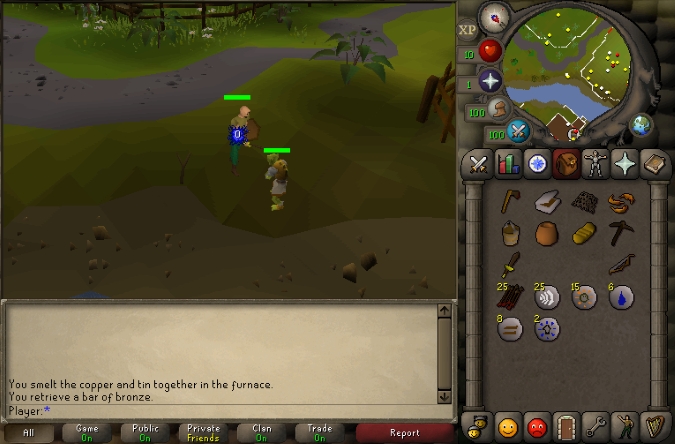Choose the bronze dagger in inventory
675x444 pixels.
point(510,265)
